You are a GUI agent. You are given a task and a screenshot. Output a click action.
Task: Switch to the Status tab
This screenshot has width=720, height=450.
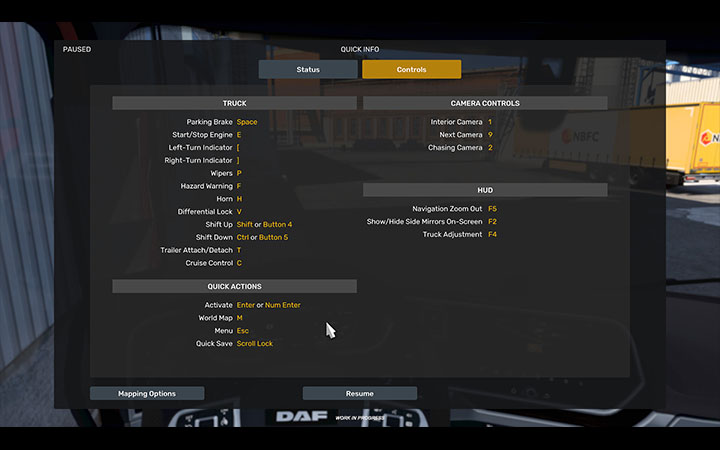pos(308,70)
